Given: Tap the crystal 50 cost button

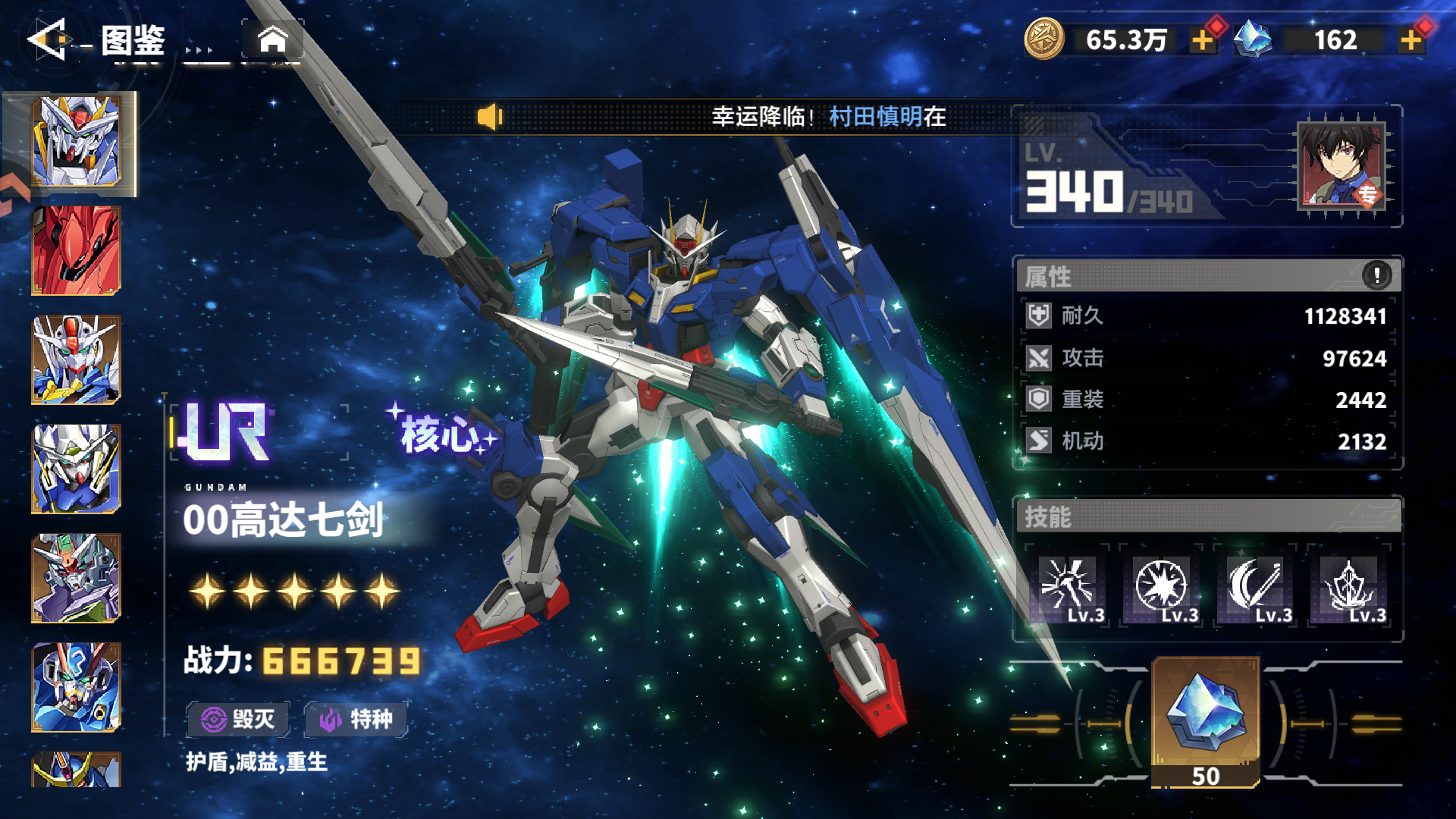Looking at the screenshot, I should point(1206,722).
